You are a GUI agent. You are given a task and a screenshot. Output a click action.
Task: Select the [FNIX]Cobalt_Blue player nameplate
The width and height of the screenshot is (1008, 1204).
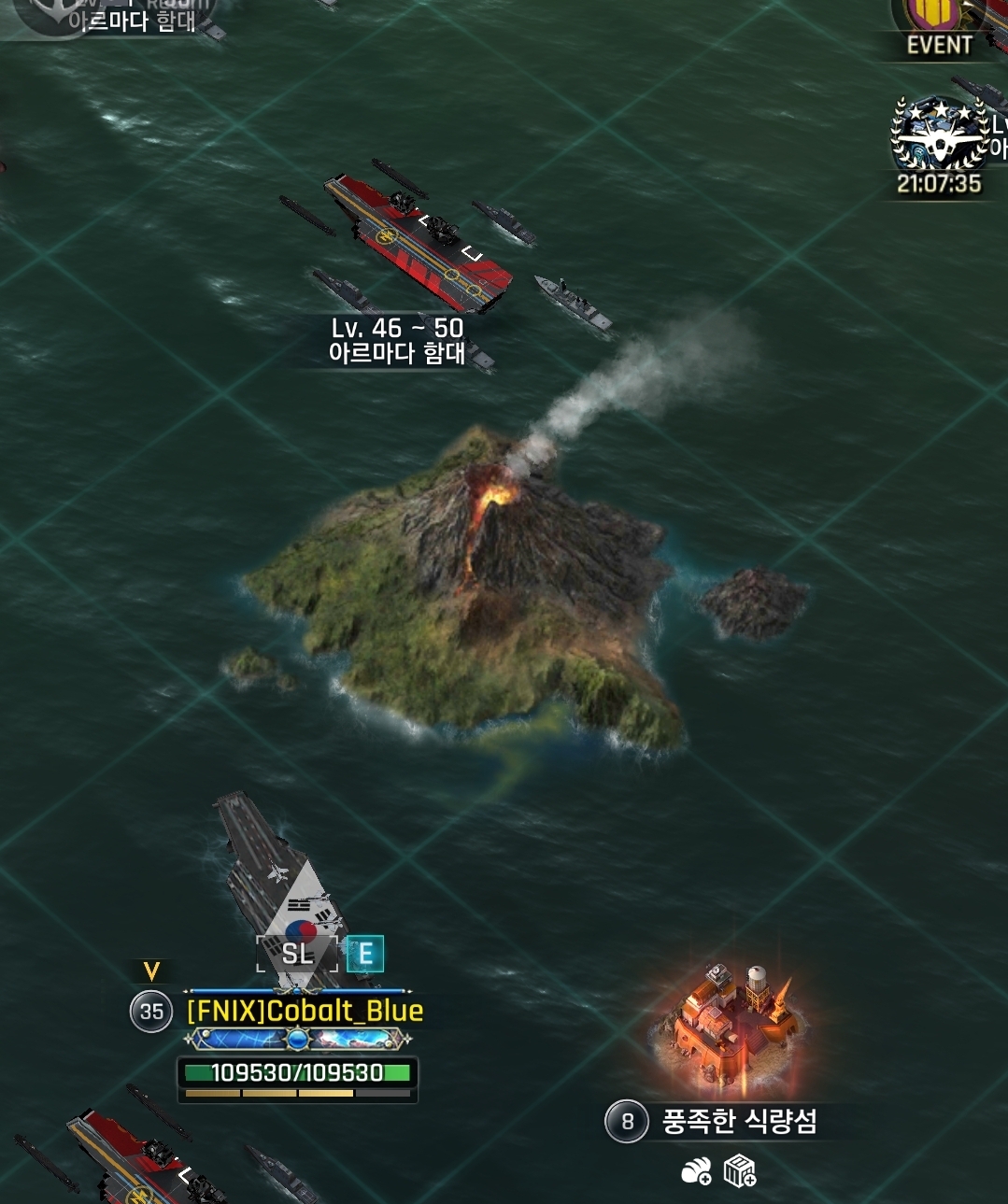(305, 1011)
